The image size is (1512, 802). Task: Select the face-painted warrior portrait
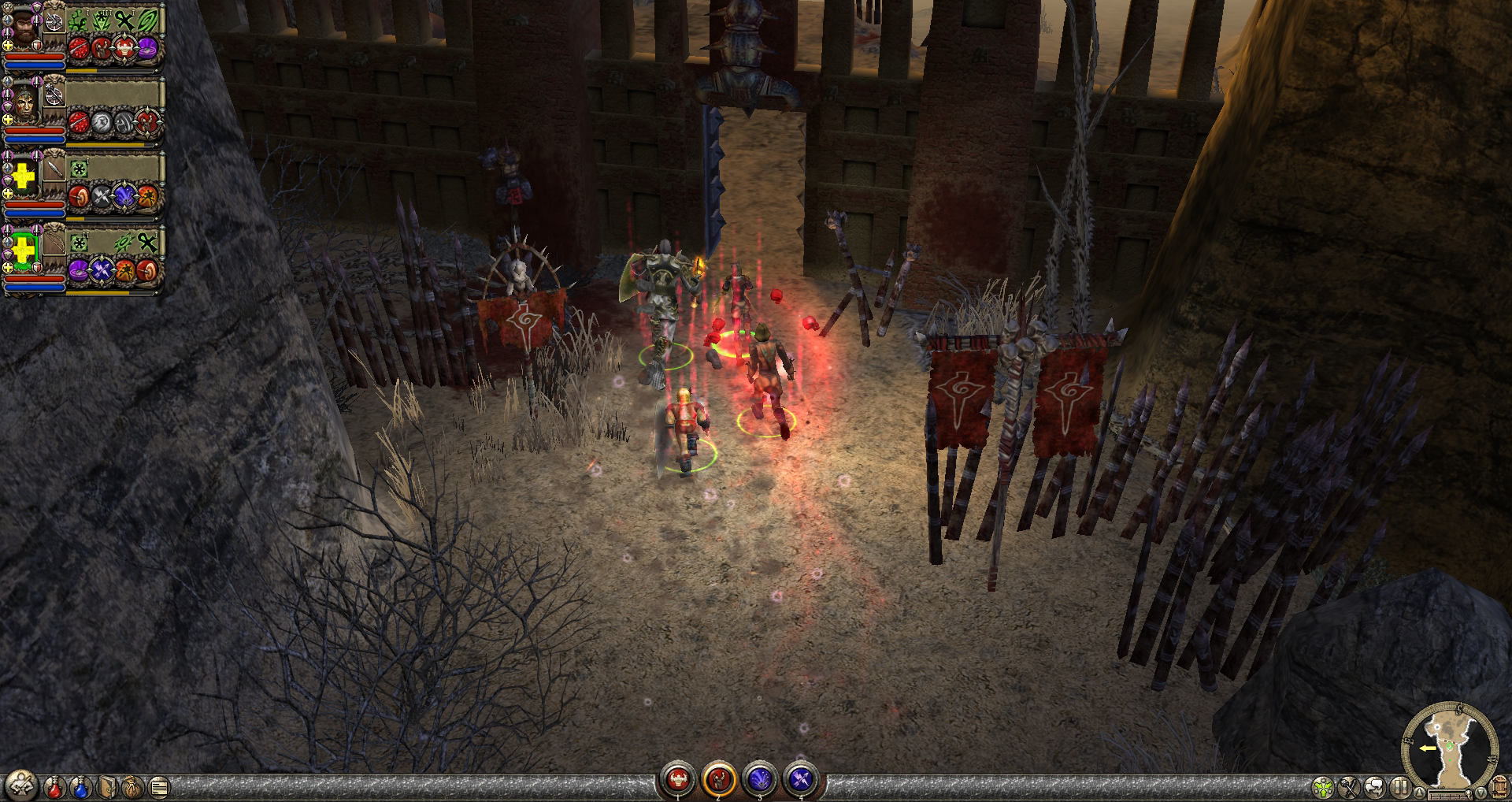[x=24, y=103]
